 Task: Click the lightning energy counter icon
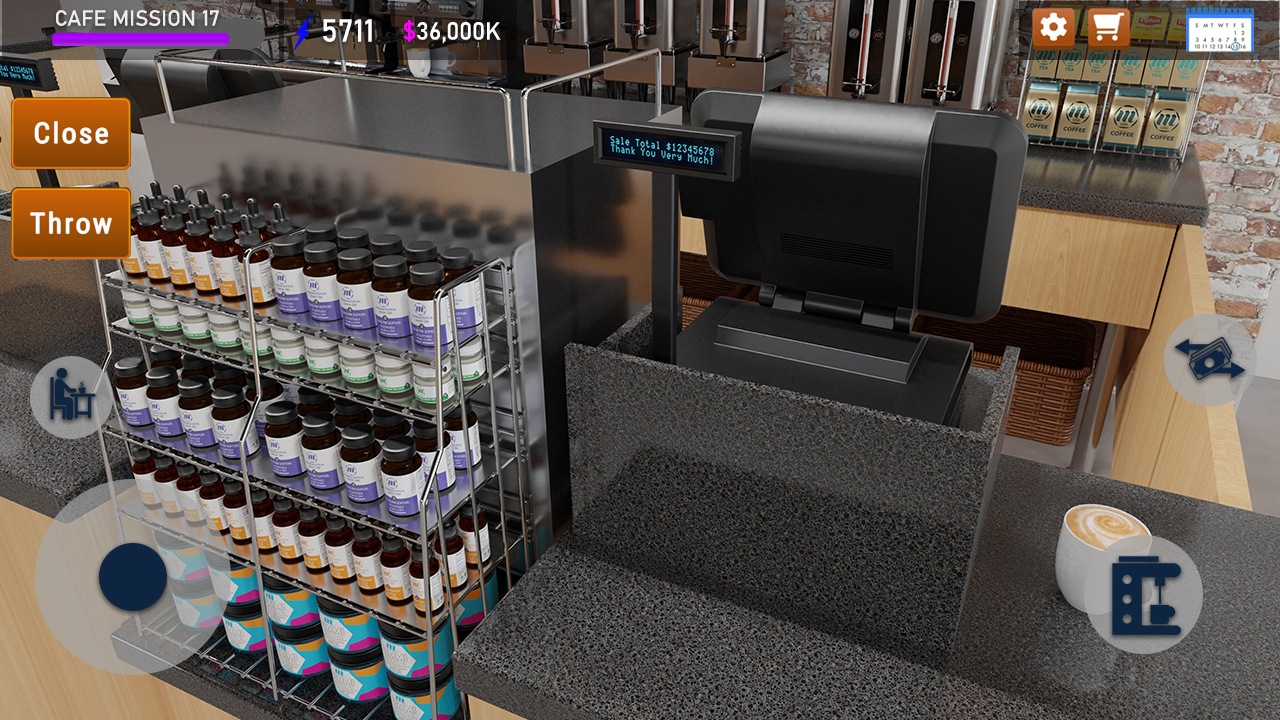pos(303,30)
